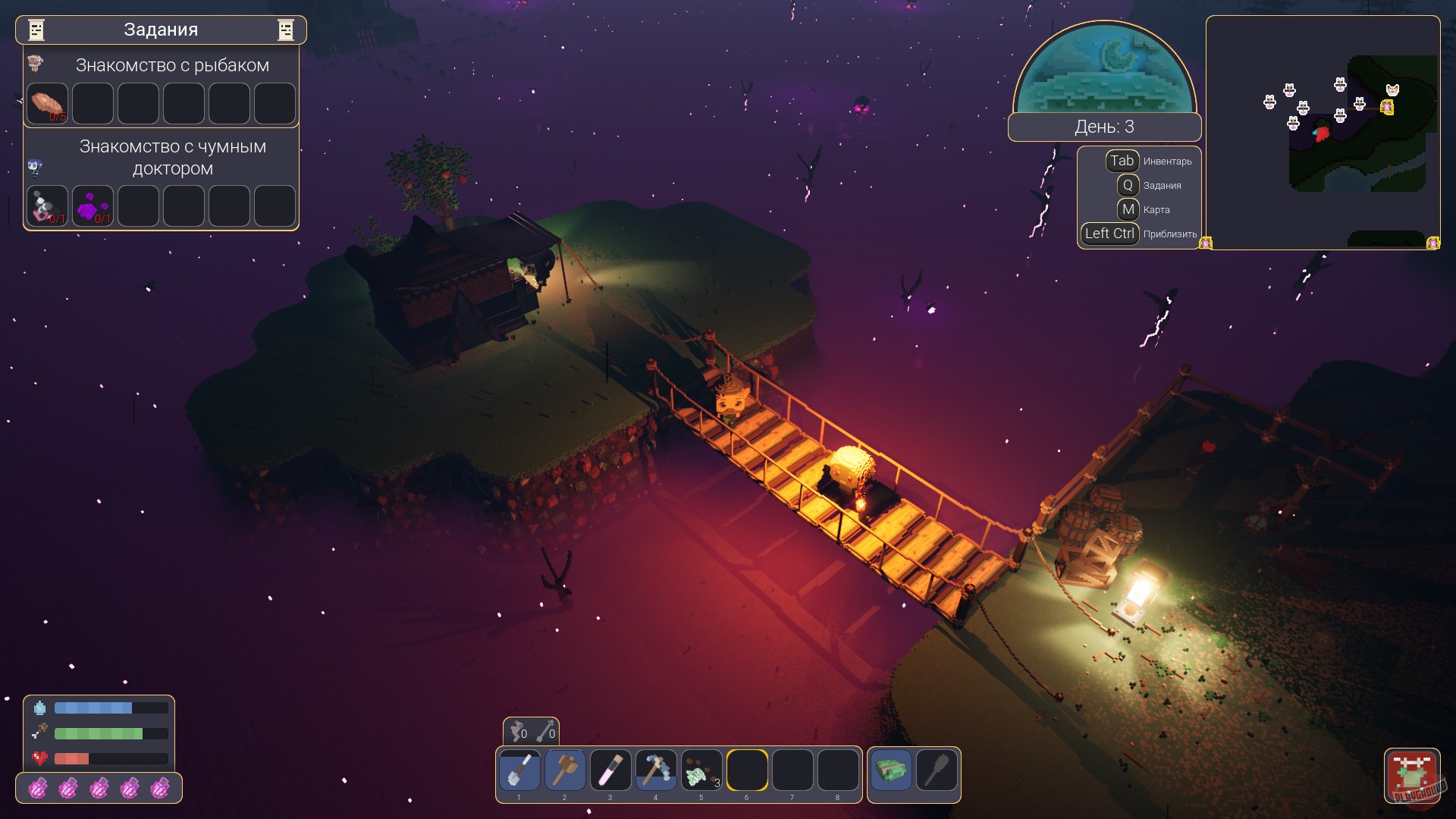Select the seeds stack in hotbar slot 5
The width and height of the screenshot is (1456, 819).
pyautogui.click(x=701, y=770)
